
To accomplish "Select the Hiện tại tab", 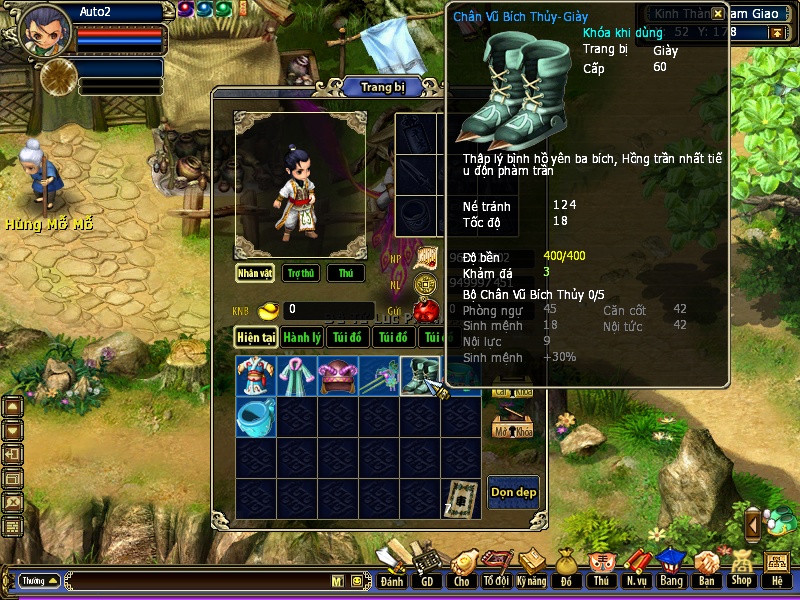I will (x=255, y=337).
